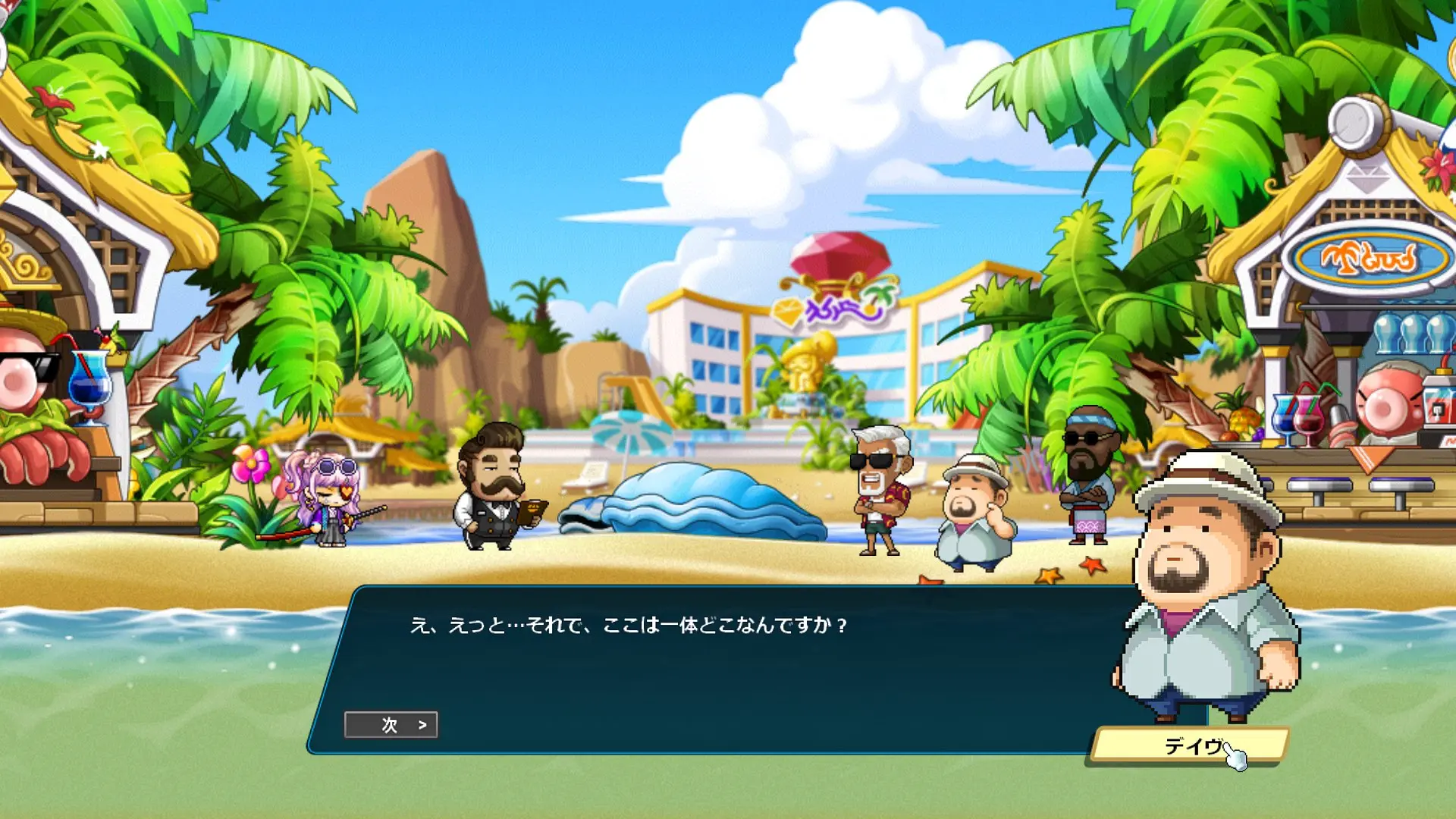Click the 次 (Next) dialogue button

[391, 725]
